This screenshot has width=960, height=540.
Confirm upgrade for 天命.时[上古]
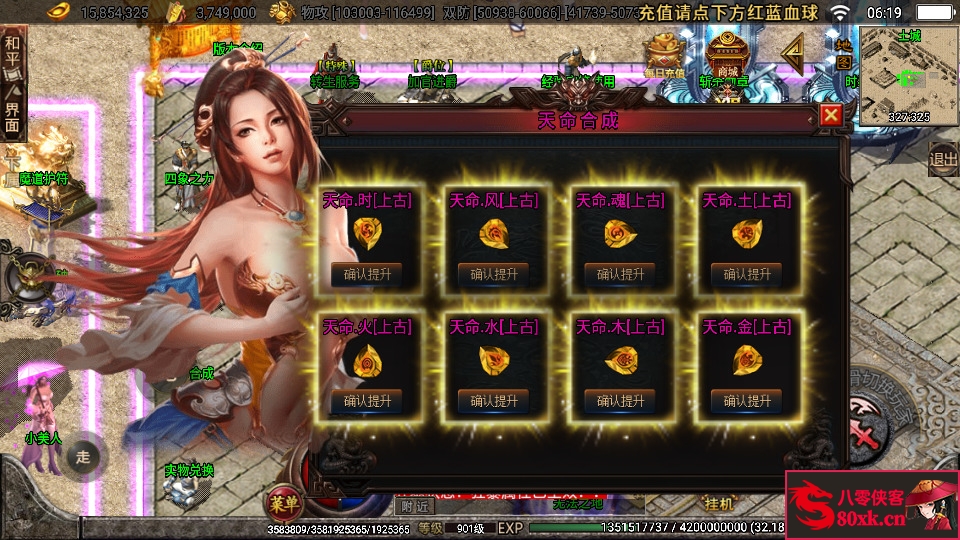367,274
